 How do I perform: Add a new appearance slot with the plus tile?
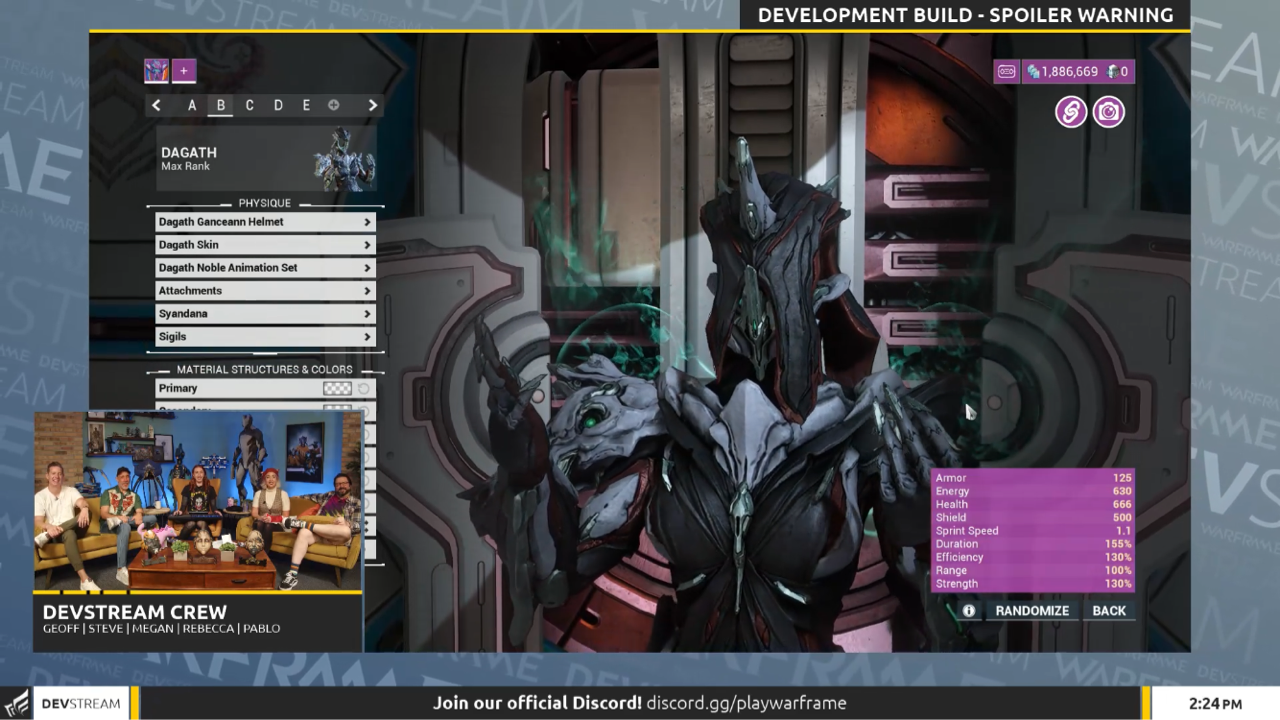coord(183,71)
